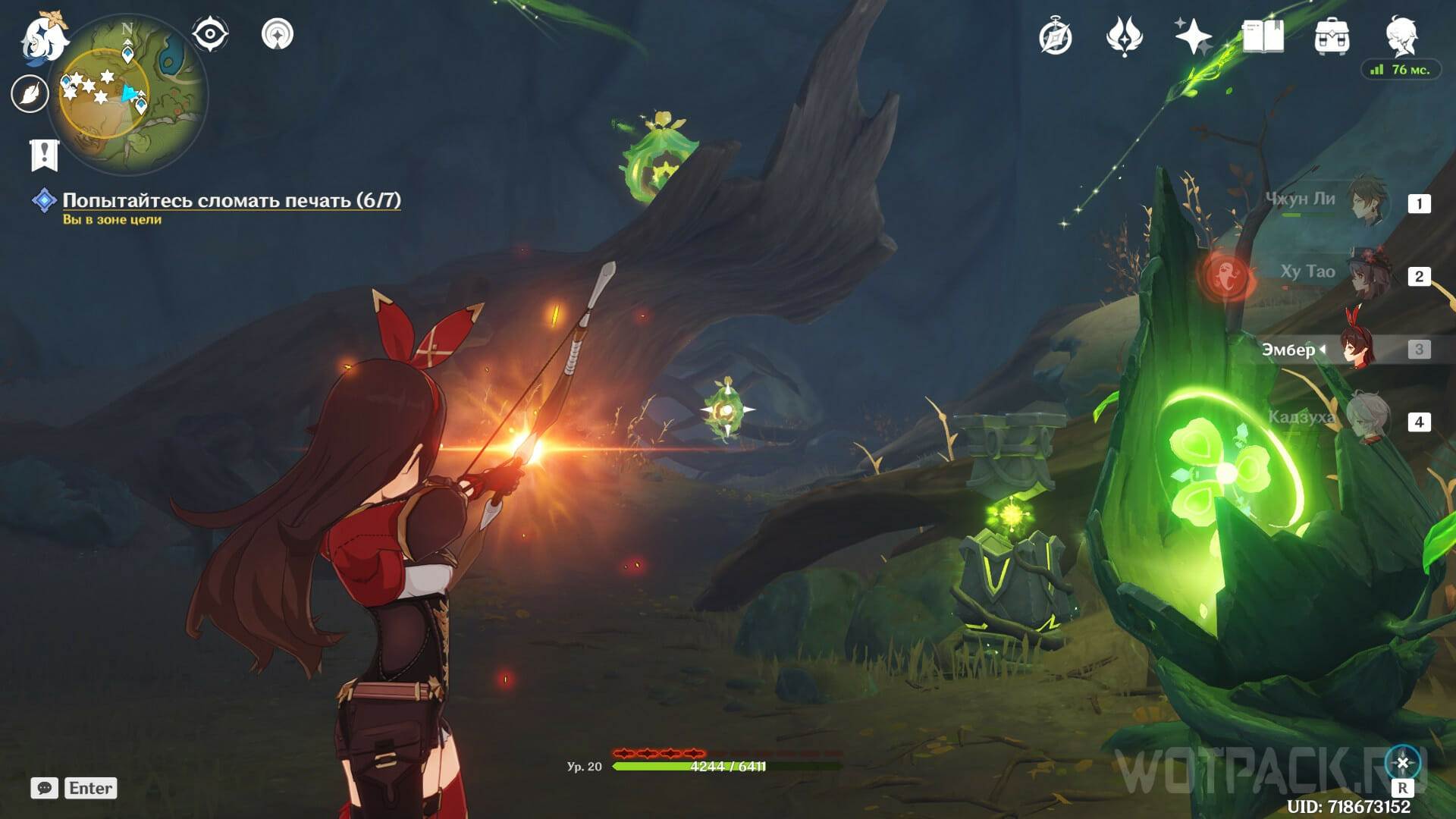Cancel aiming with the crosshair icon

click(x=1402, y=763)
